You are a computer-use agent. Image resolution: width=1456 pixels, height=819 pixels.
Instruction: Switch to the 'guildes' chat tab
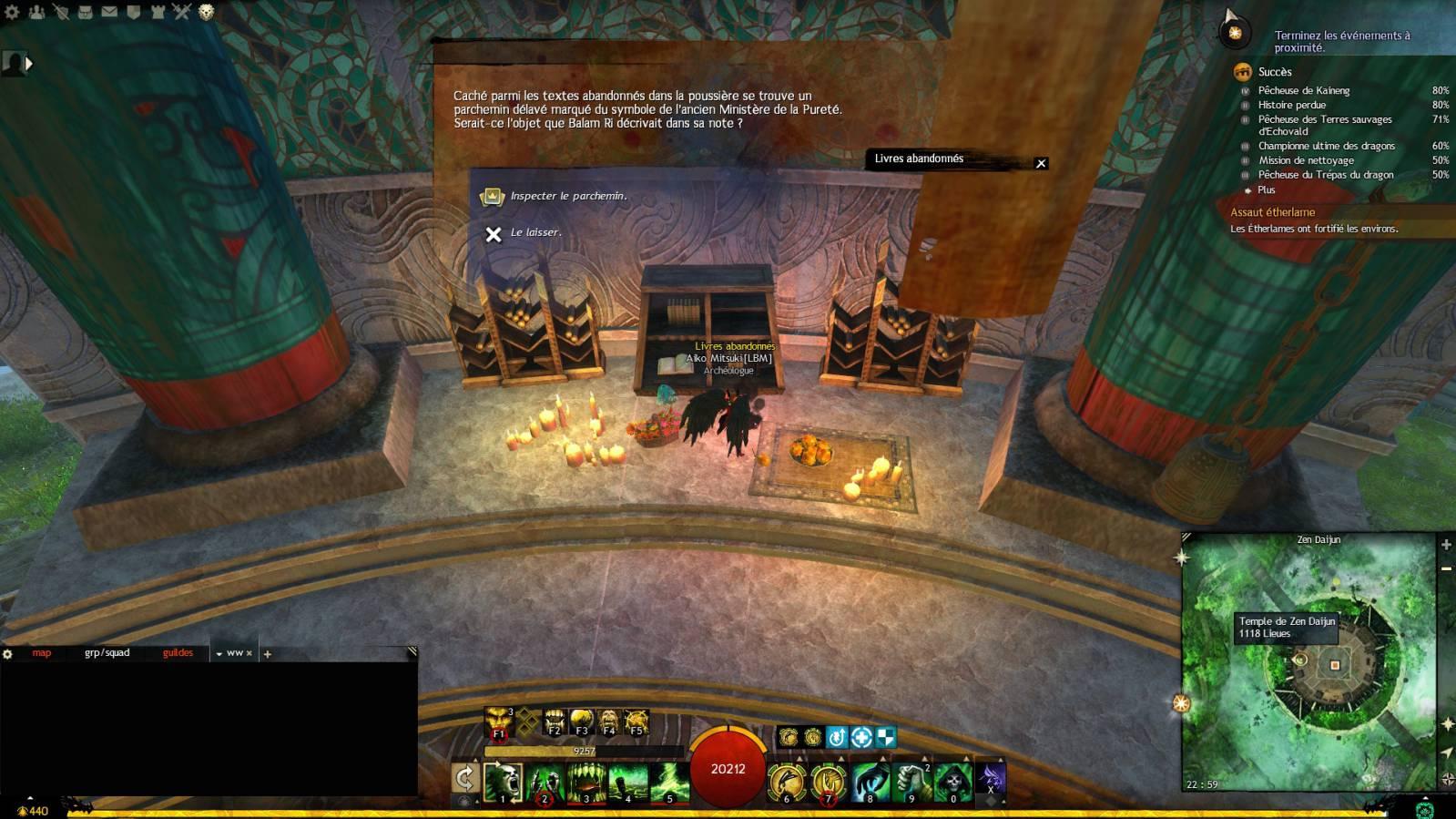pyautogui.click(x=178, y=653)
